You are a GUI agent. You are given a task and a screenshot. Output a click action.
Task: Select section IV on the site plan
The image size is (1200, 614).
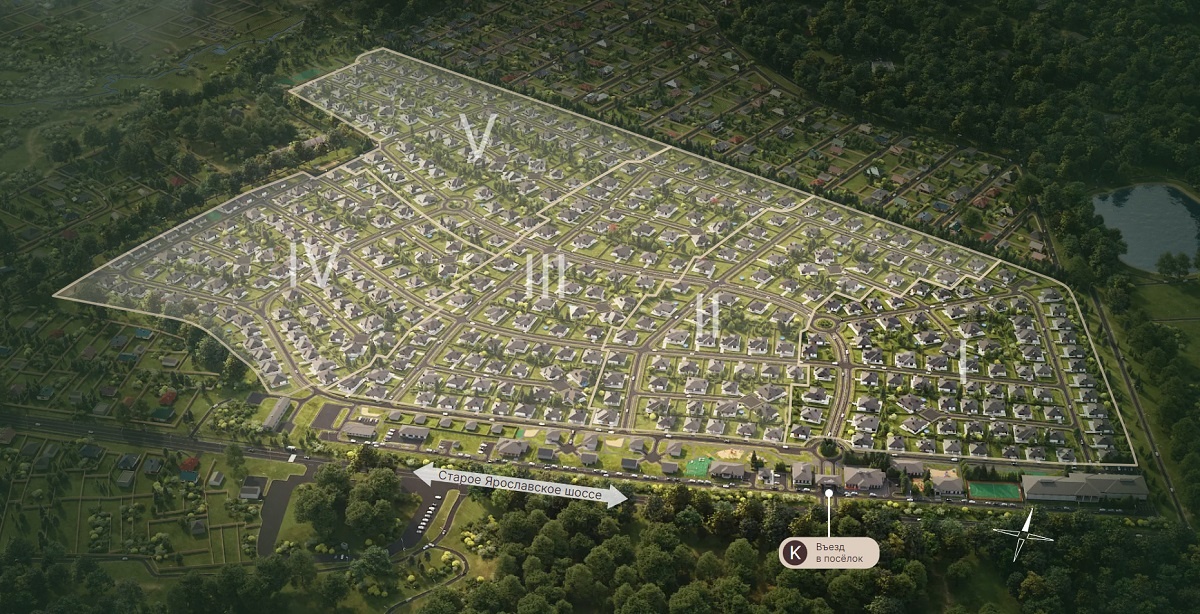pyautogui.click(x=311, y=268)
